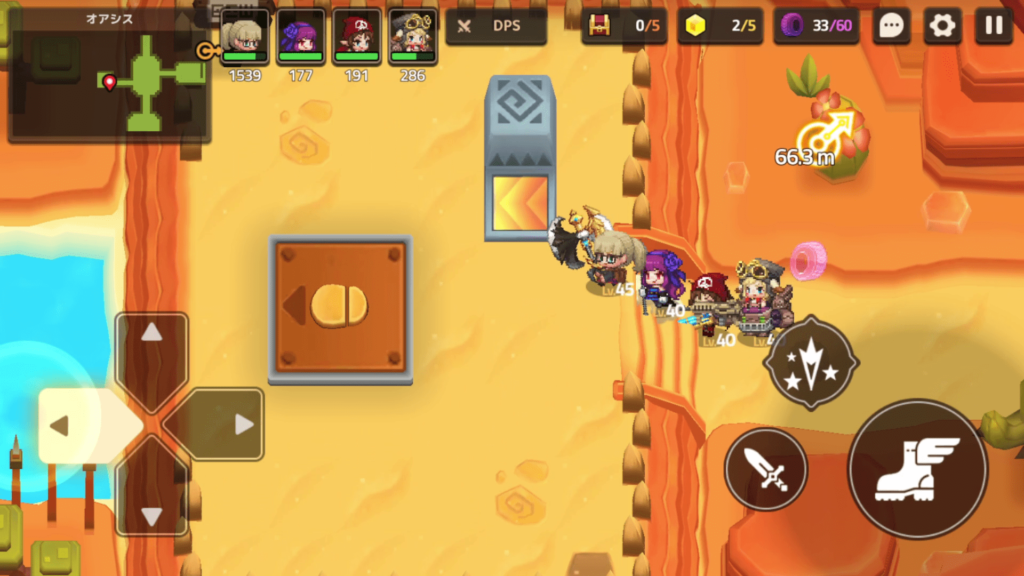Pick the goggles-wearing hero portrait
Screen dimensions: 1024x576
pyautogui.click(x=413, y=38)
